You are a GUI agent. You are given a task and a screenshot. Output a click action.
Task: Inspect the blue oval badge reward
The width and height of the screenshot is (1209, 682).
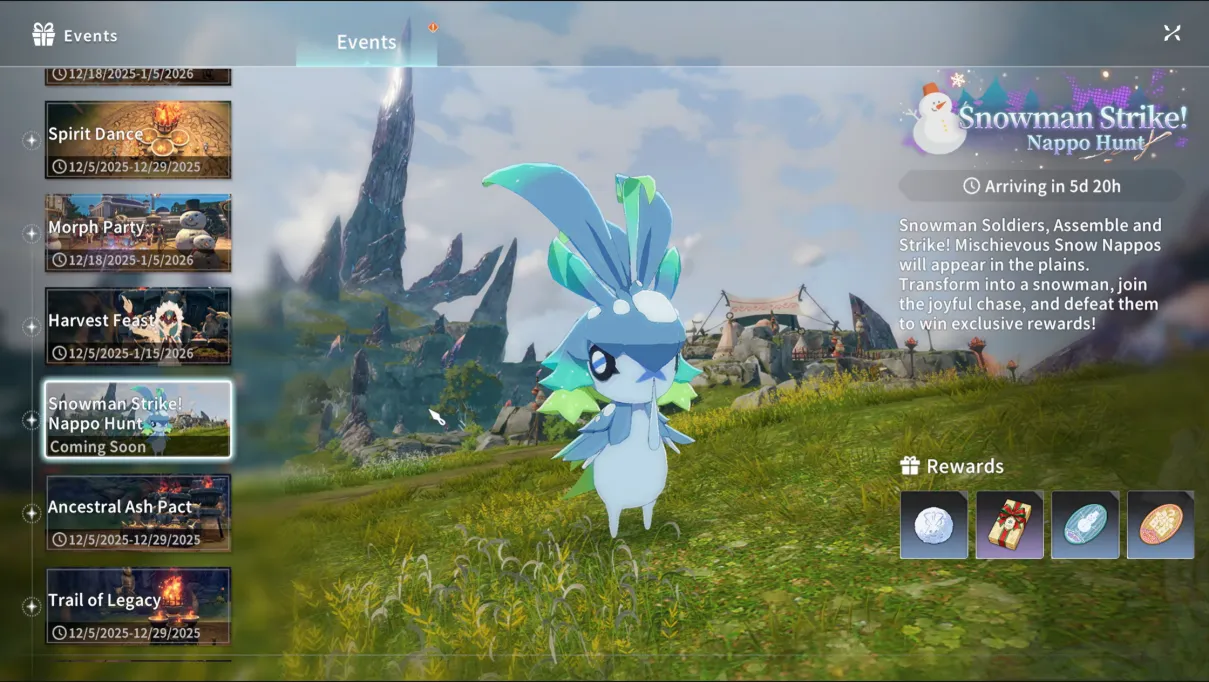click(x=1085, y=524)
